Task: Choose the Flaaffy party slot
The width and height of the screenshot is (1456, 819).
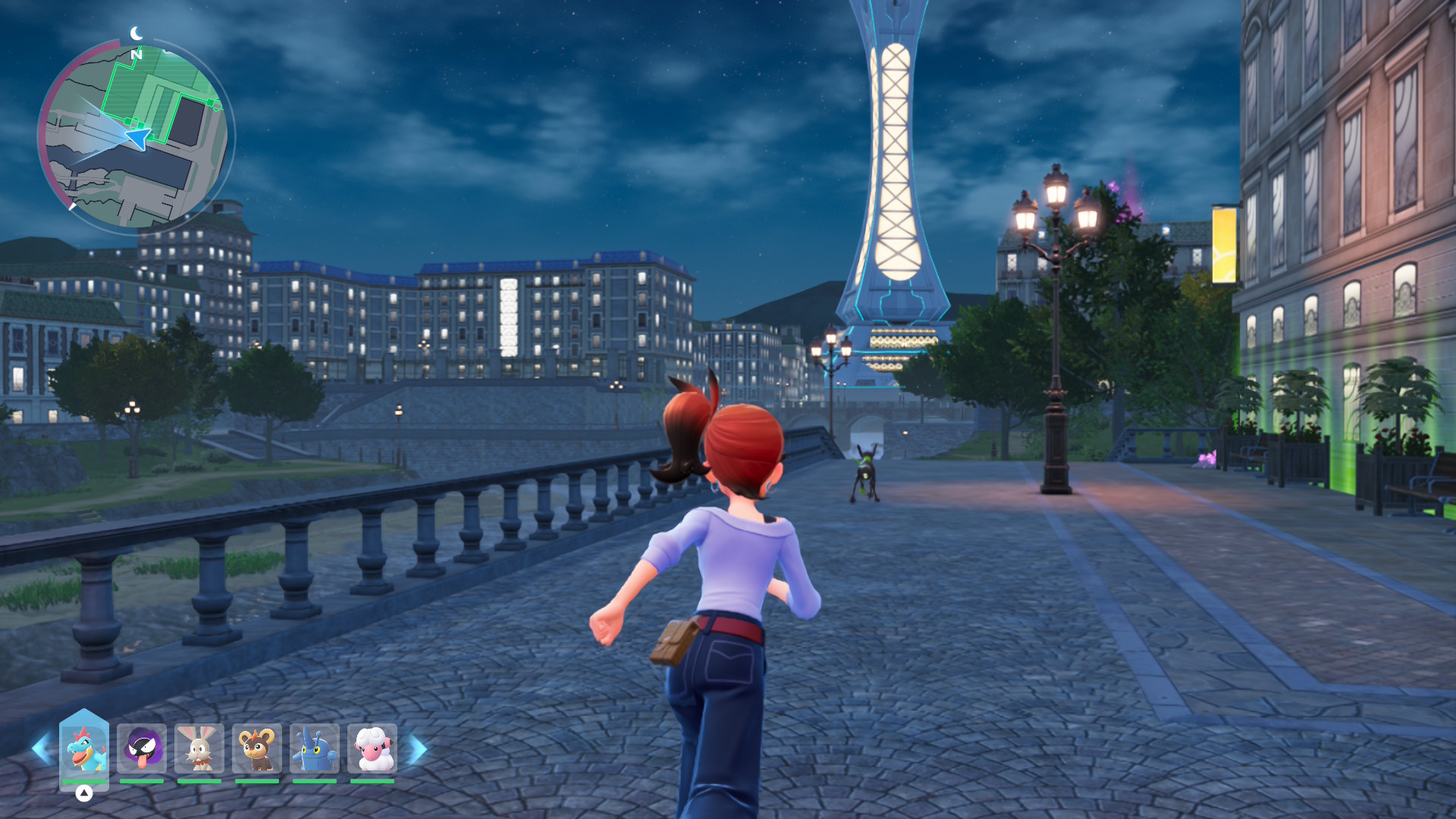Action: click(372, 749)
